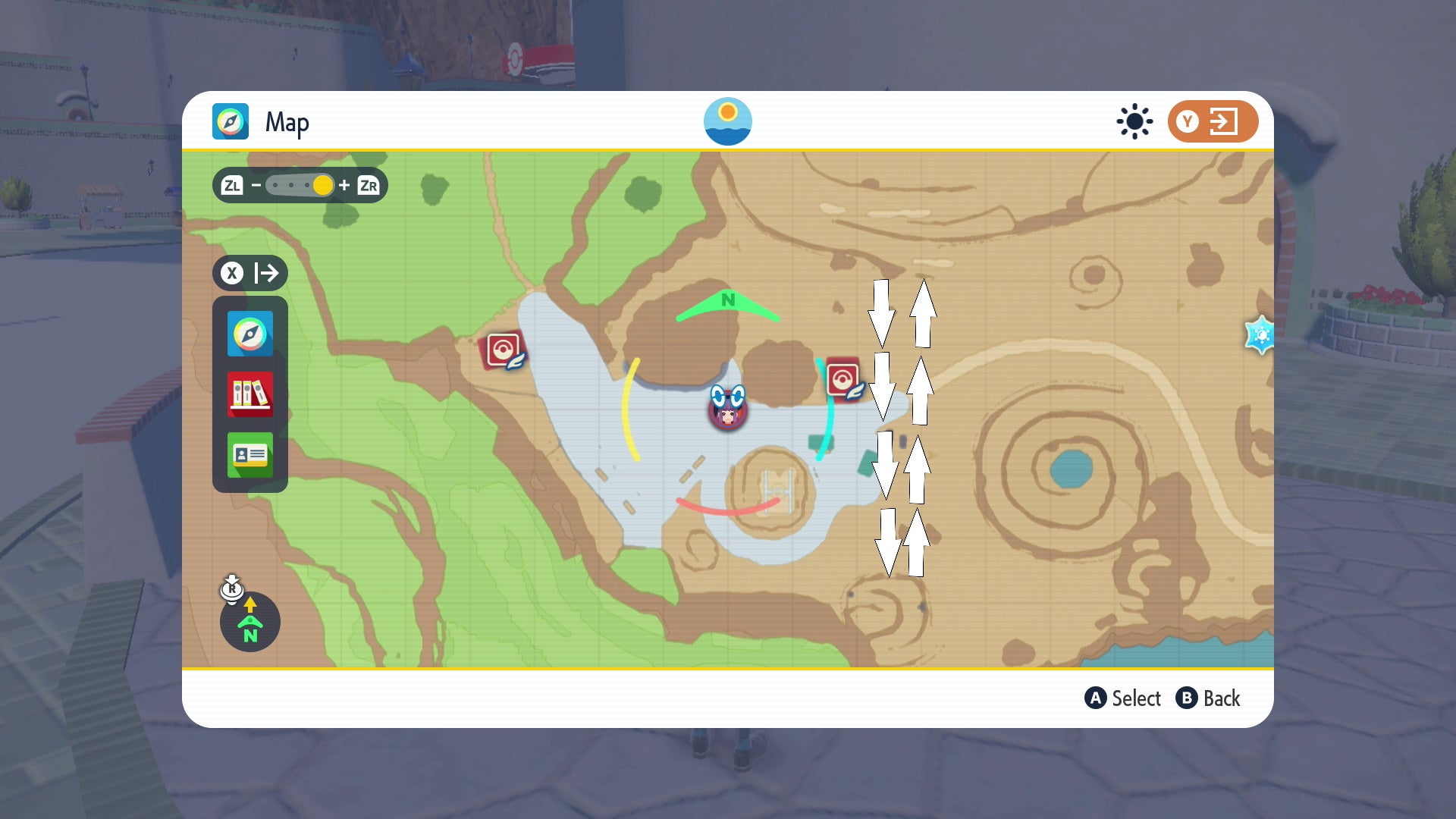Select the player position marker on map
The height and width of the screenshot is (819, 1456).
pos(726,411)
